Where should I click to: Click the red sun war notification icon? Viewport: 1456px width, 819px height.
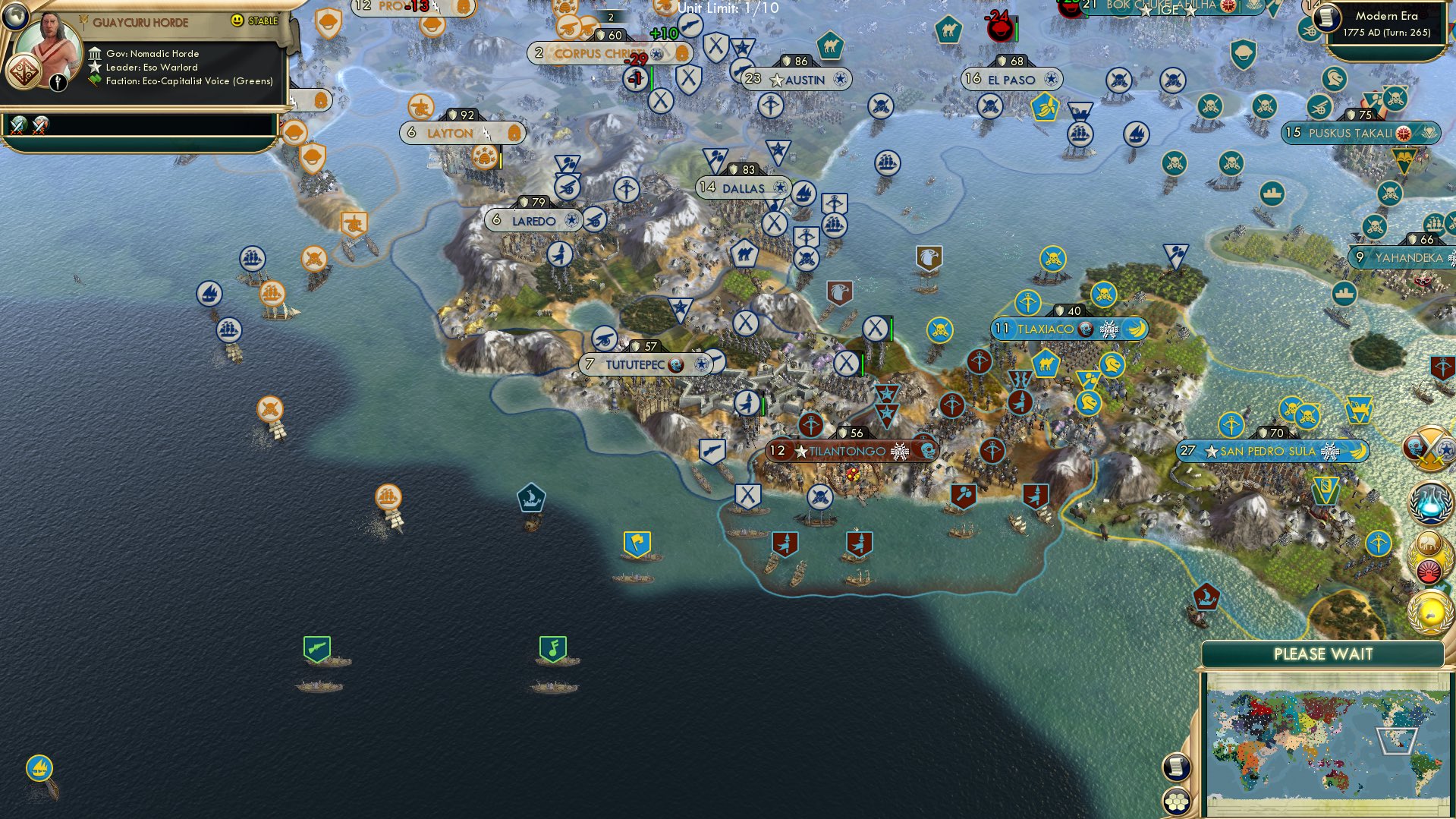click(1429, 570)
